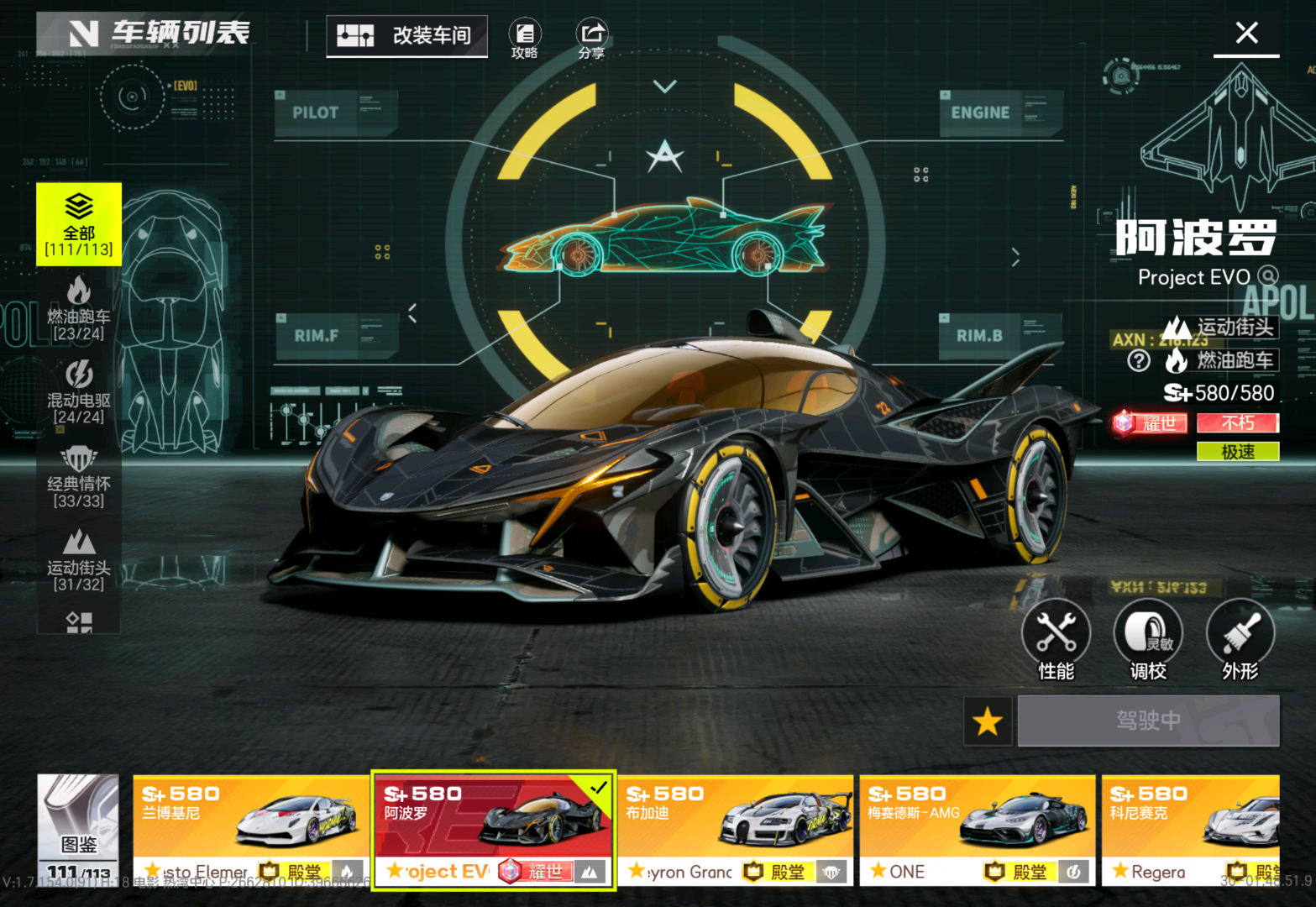This screenshot has width=1316, height=907.
Task: Choose the 梅赛德斯-AMG ONE card
Action: 977,830
